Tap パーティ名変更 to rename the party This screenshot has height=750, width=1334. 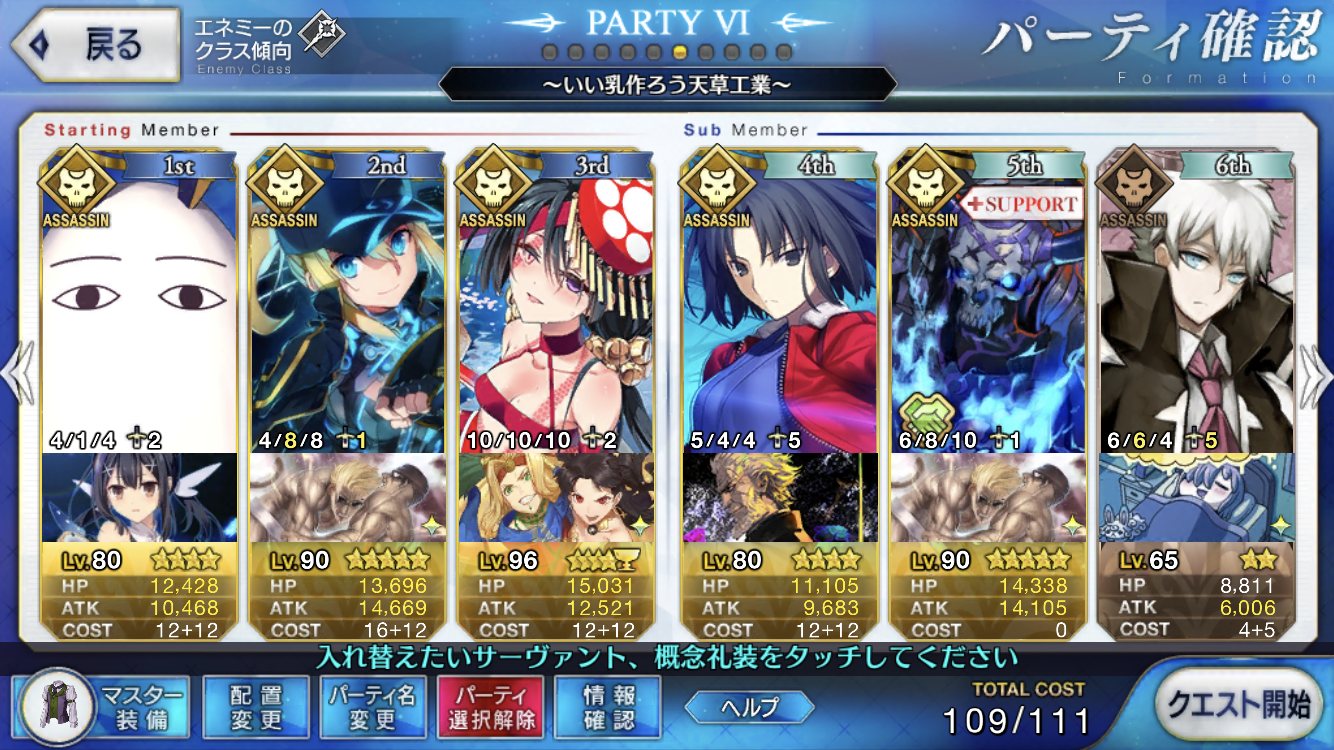coord(372,706)
